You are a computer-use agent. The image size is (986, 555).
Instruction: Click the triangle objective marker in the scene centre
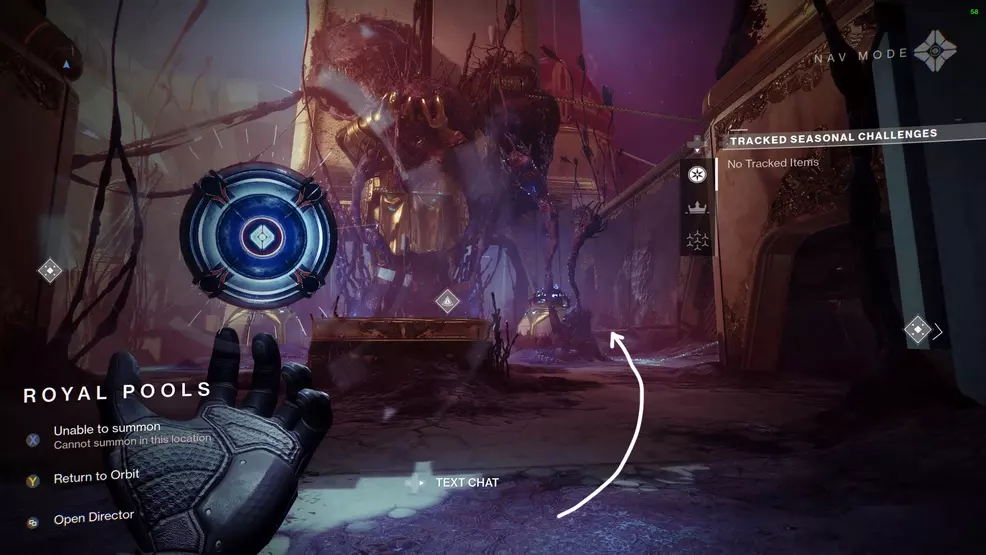(x=448, y=300)
